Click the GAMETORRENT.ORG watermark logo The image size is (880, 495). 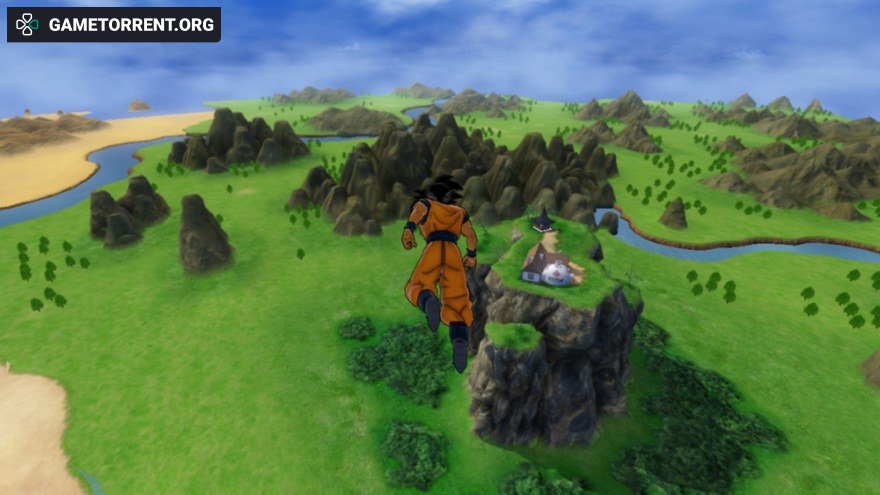tap(113, 25)
